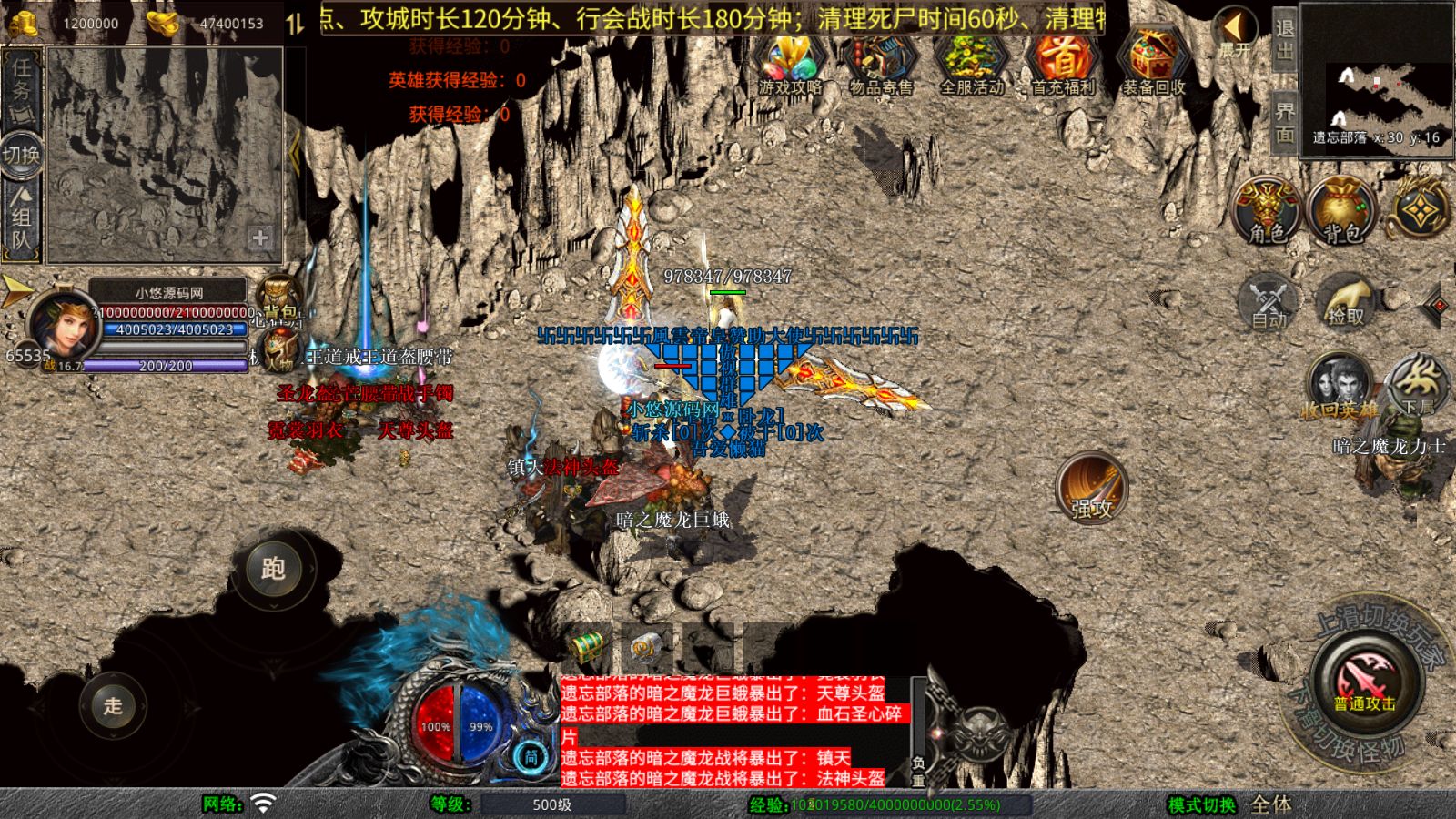
Task: Open the 游戏攻略 game guide
Action: coord(790,64)
